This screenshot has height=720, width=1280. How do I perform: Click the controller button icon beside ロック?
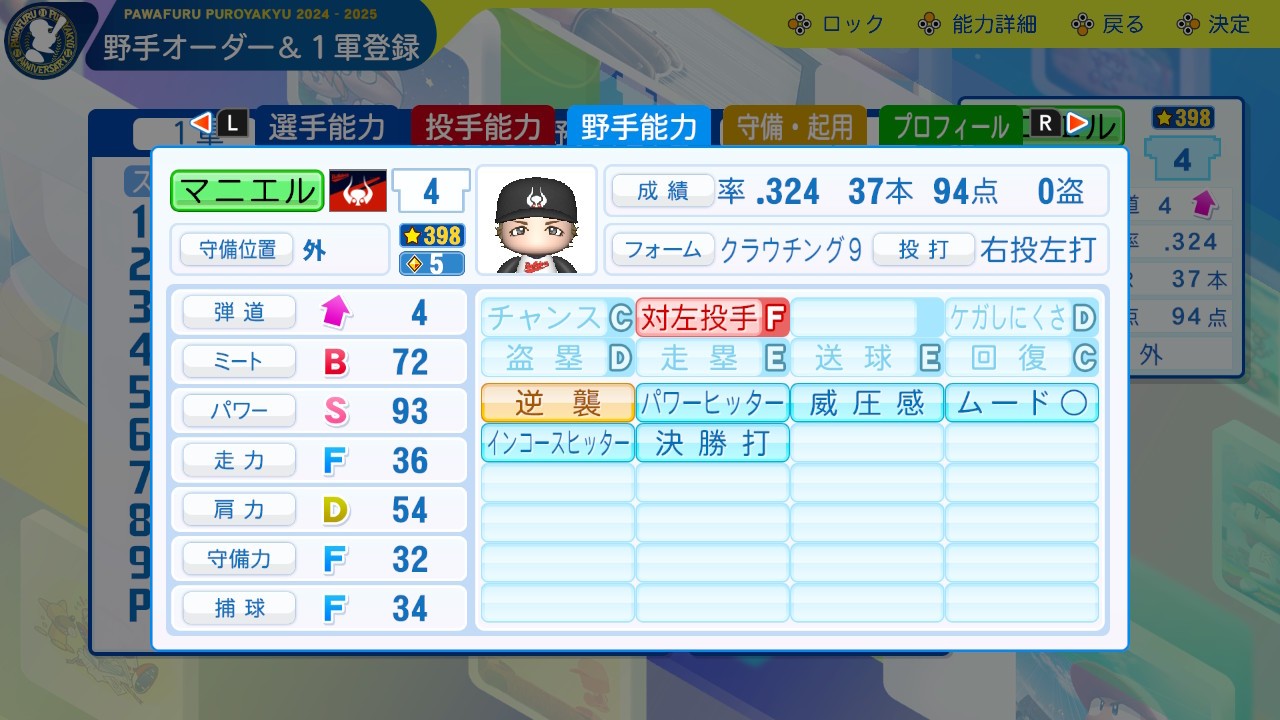click(797, 23)
